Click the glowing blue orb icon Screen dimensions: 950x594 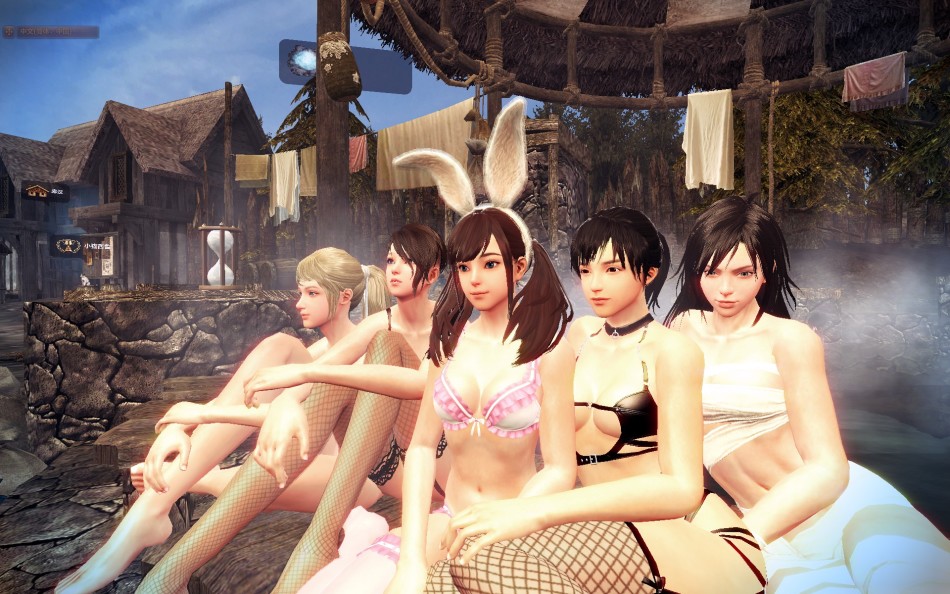pos(304,60)
